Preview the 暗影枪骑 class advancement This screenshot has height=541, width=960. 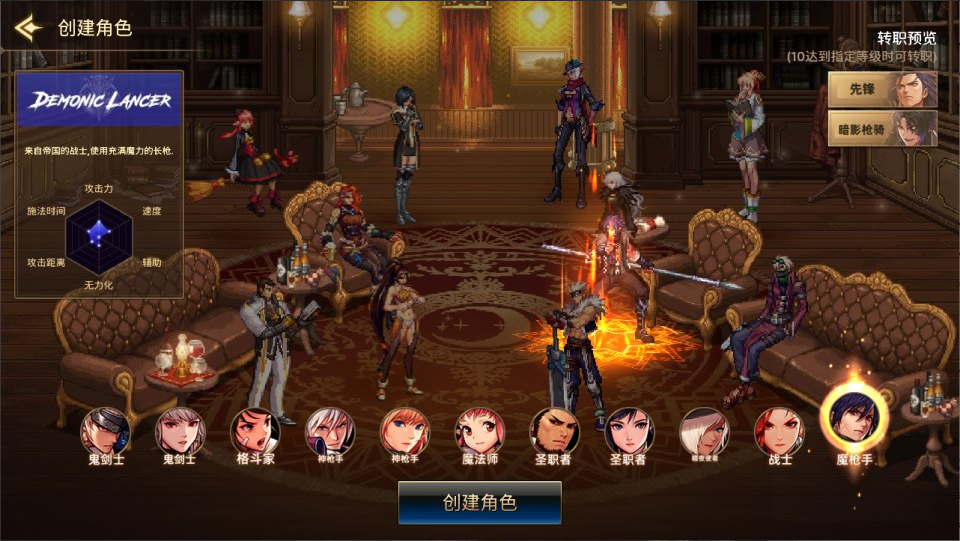882,128
